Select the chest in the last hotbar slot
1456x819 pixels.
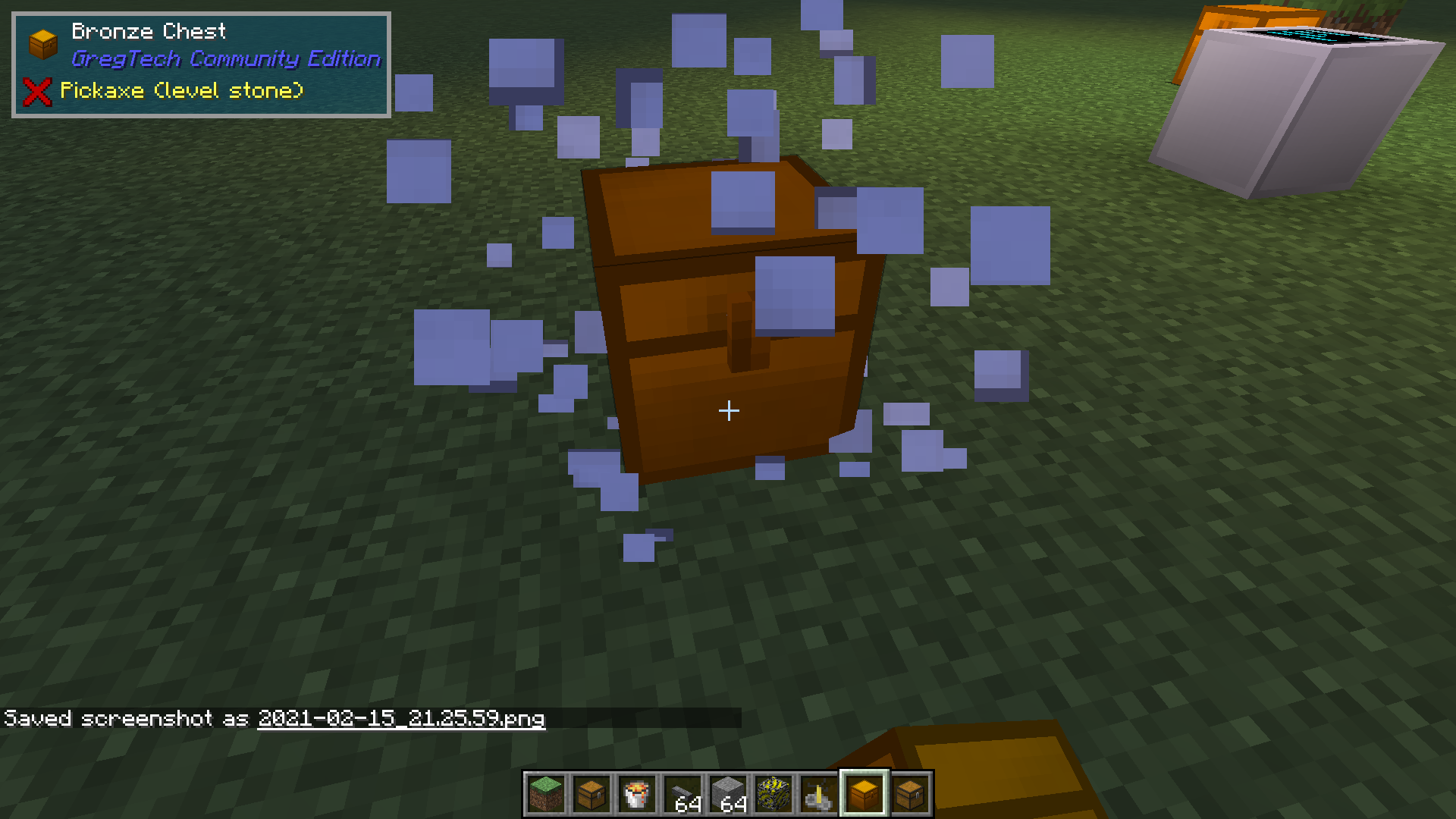[x=908, y=792]
